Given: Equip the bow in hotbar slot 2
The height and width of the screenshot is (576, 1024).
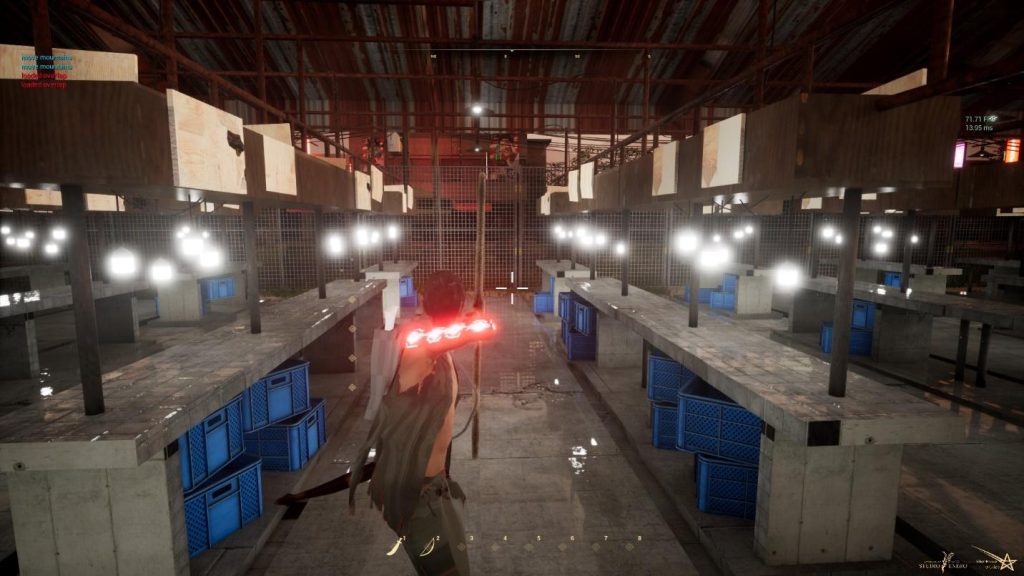Looking at the screenshot, I should coord(429,545).
